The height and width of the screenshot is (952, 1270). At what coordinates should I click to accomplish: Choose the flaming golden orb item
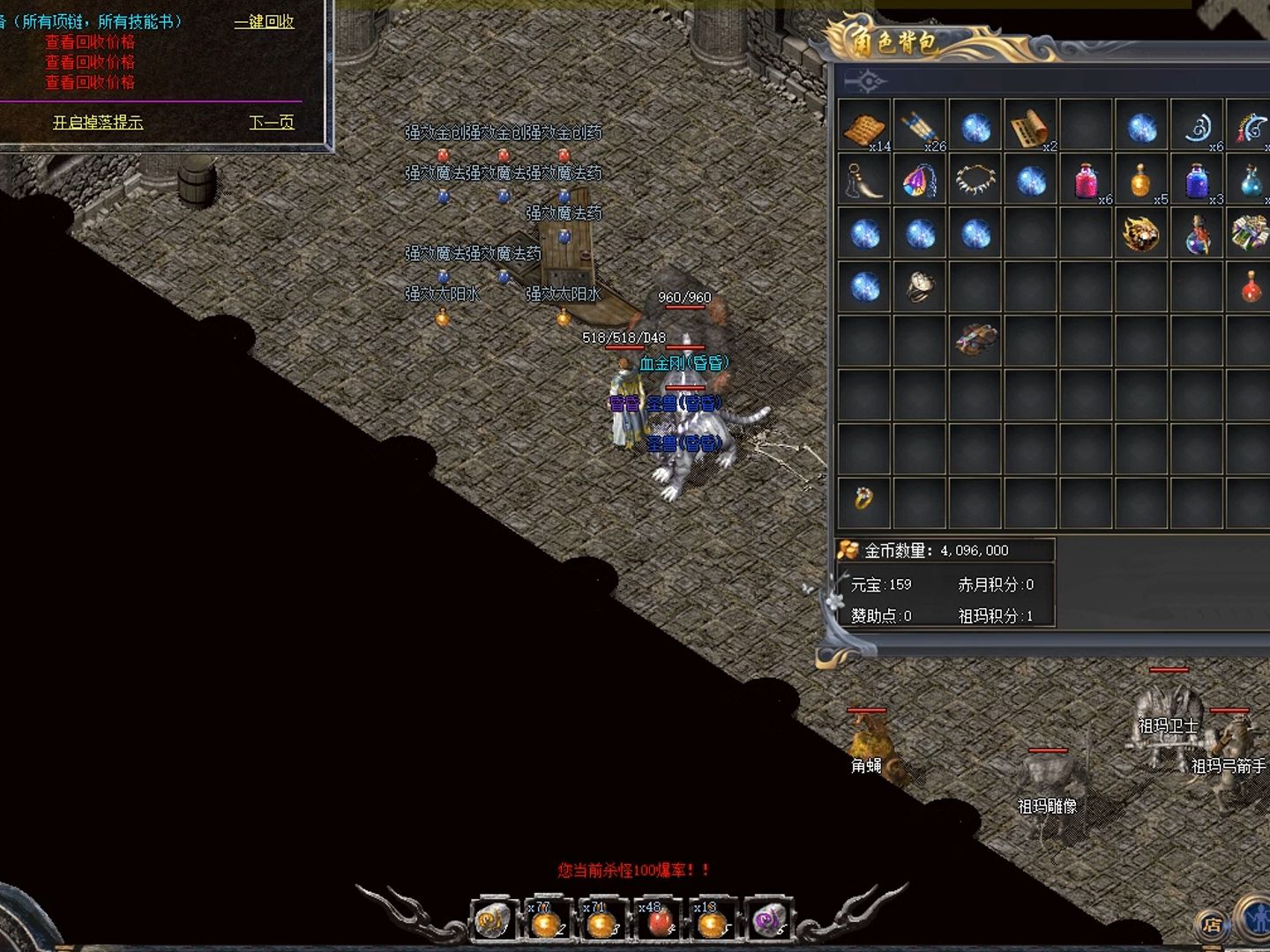coord(1140,234)
